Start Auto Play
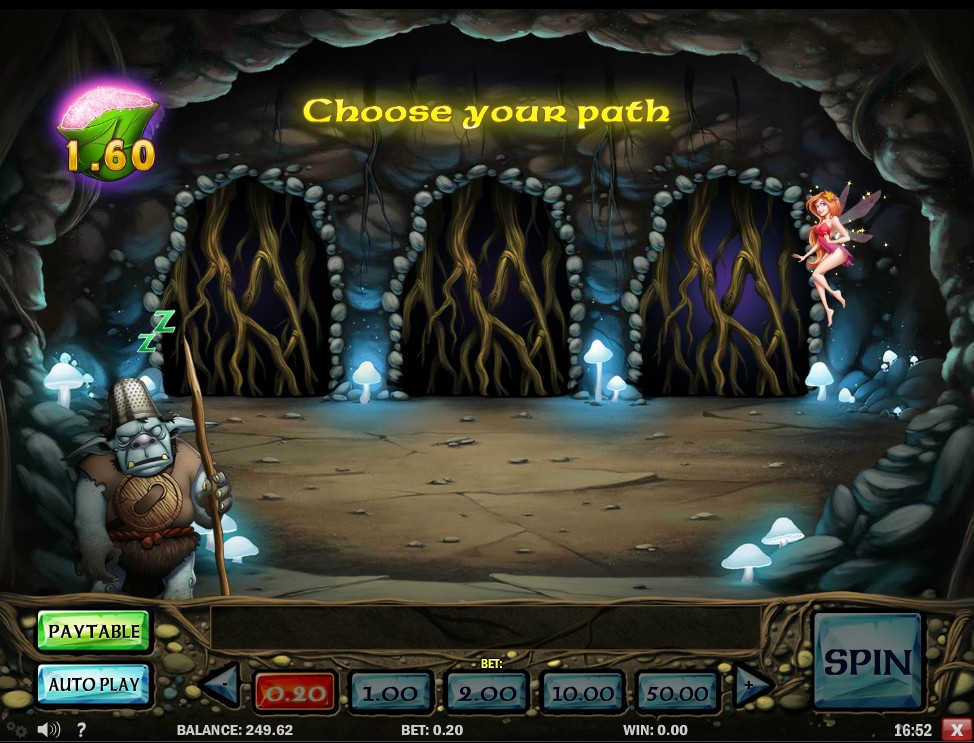Screen dimensions: 974x743 93,684
